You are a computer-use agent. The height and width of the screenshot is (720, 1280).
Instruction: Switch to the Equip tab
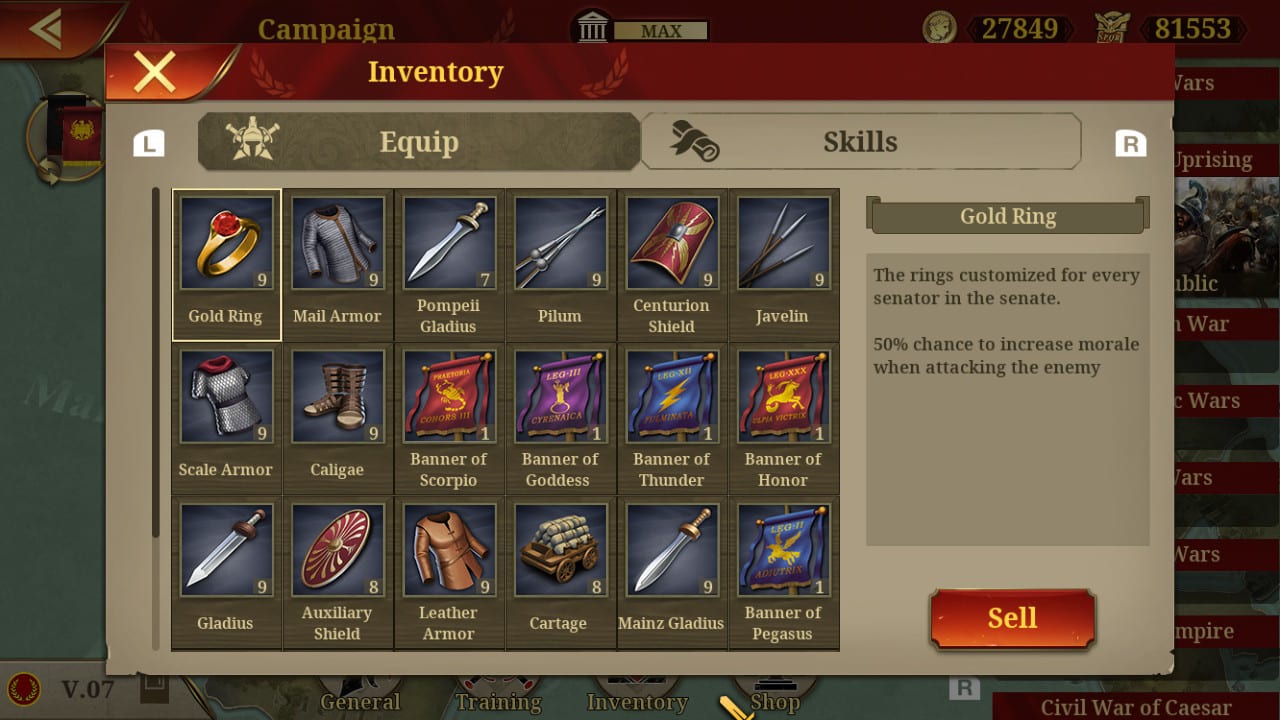pyautogui.click(x=419, y=141)
